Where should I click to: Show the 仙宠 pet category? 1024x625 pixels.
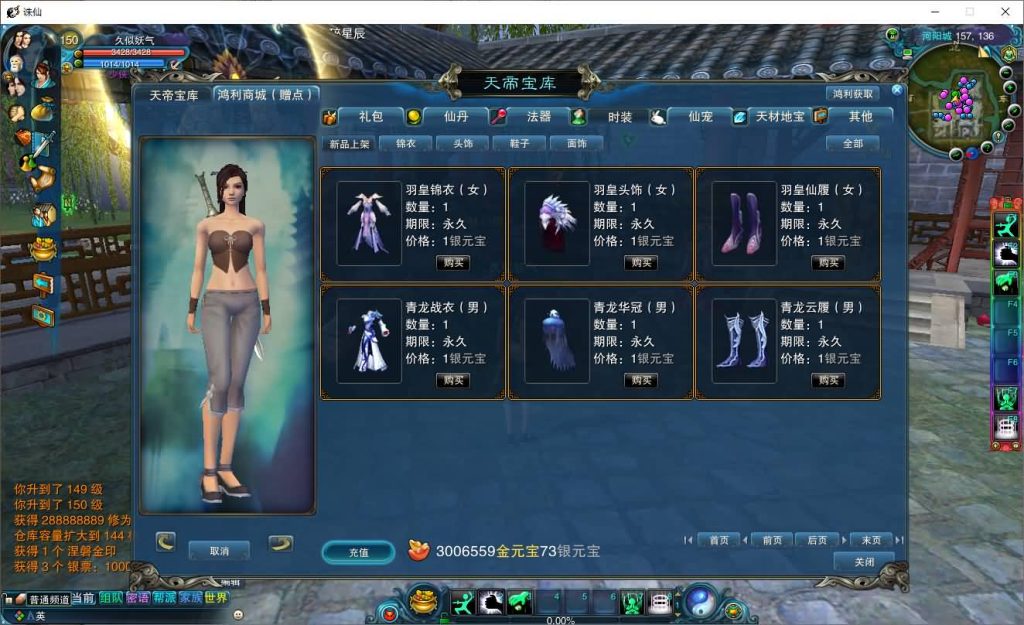click(700, 117)
